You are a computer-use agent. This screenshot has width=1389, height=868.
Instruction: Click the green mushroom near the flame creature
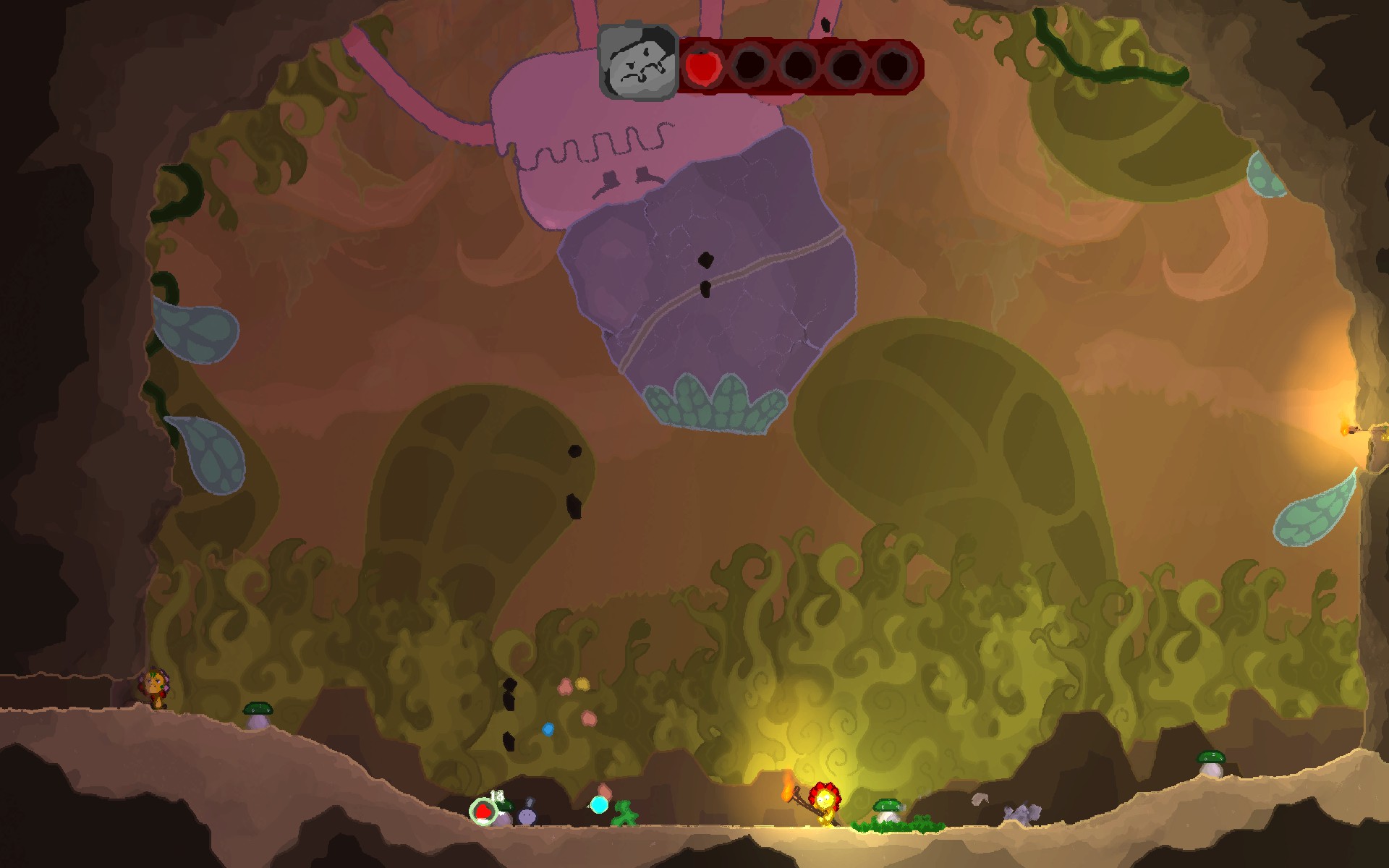coord(887,806)
